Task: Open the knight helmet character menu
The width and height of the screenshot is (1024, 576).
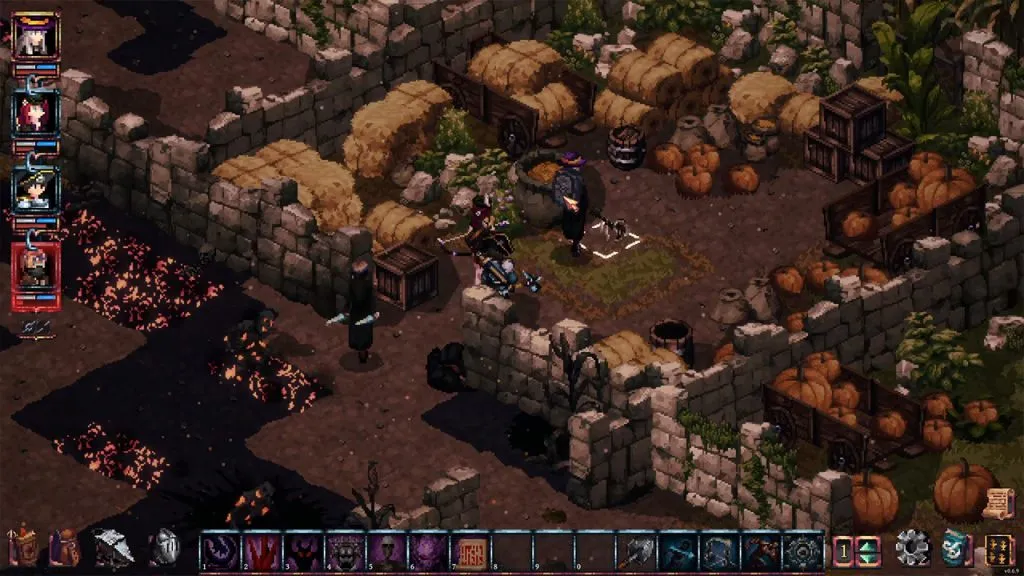Action: 165,549
